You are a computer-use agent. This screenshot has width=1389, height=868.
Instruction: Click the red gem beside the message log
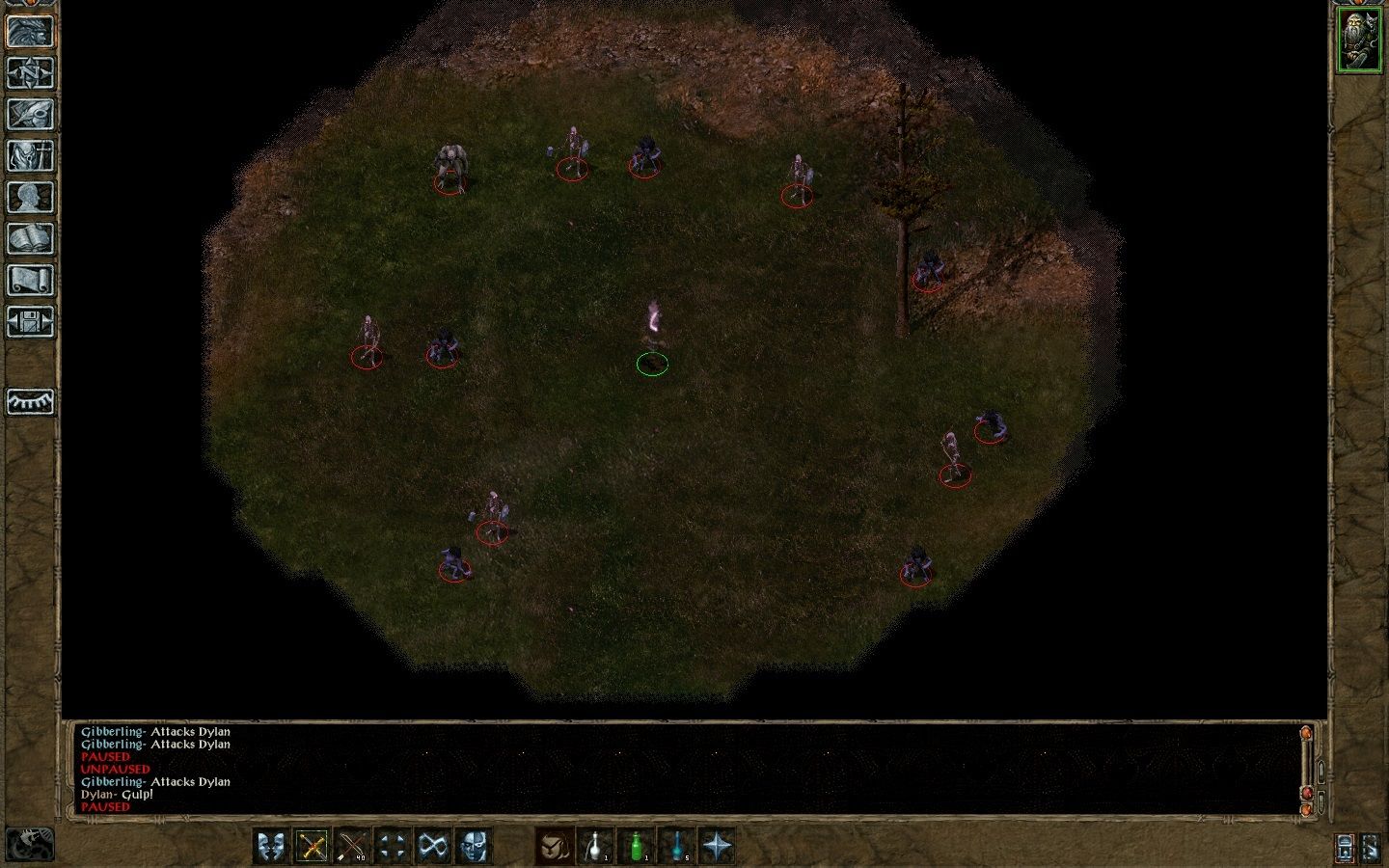1306,793
